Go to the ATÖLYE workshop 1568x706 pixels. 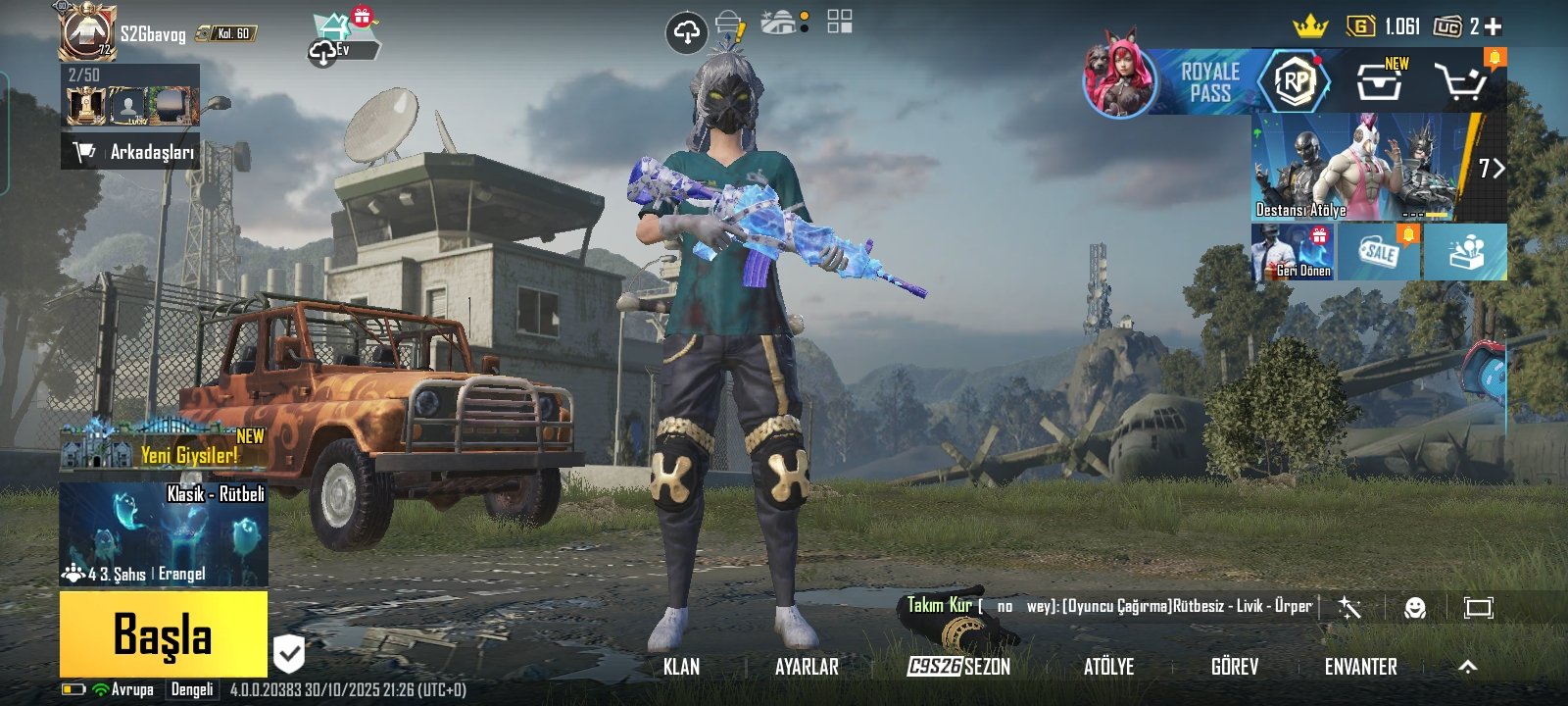pyautogui.click(x=1108, y=667)
